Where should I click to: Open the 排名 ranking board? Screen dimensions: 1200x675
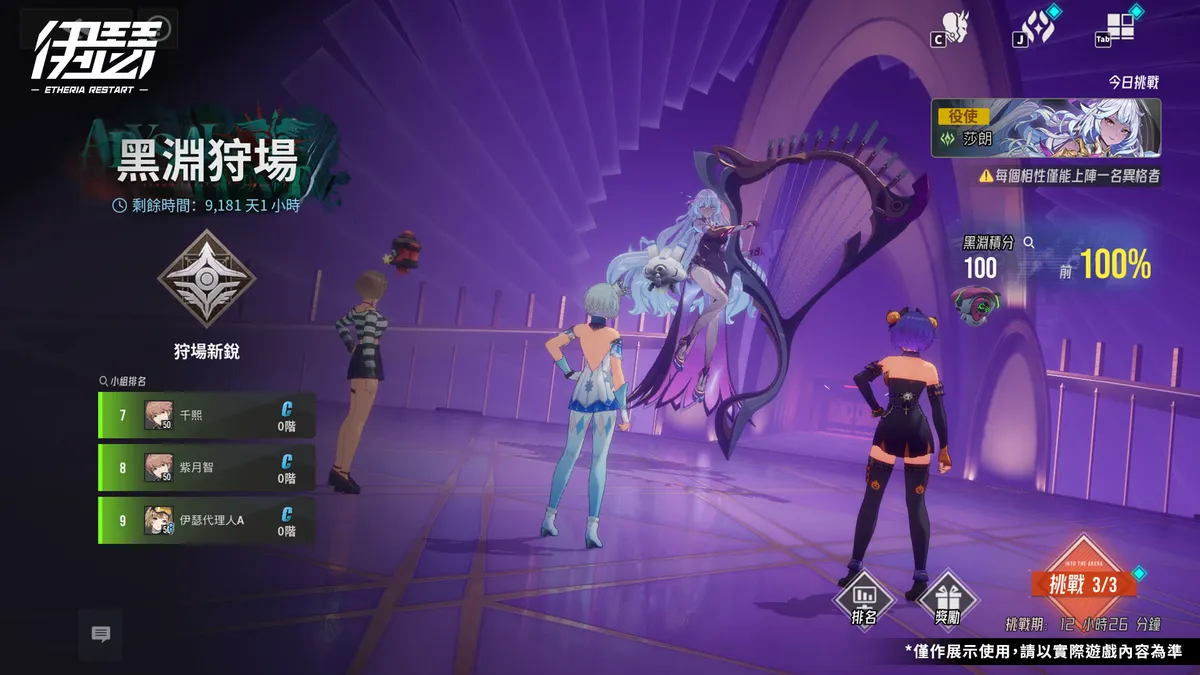click(865, 602)
